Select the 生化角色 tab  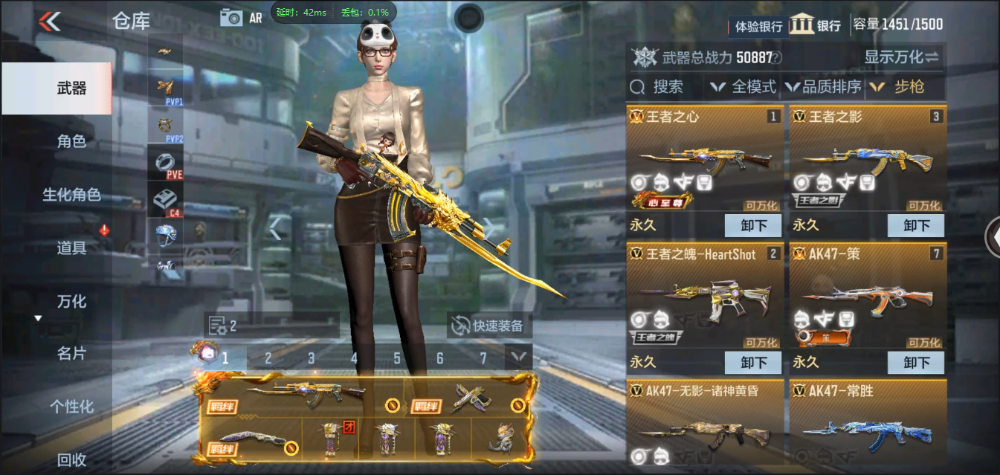70,194
